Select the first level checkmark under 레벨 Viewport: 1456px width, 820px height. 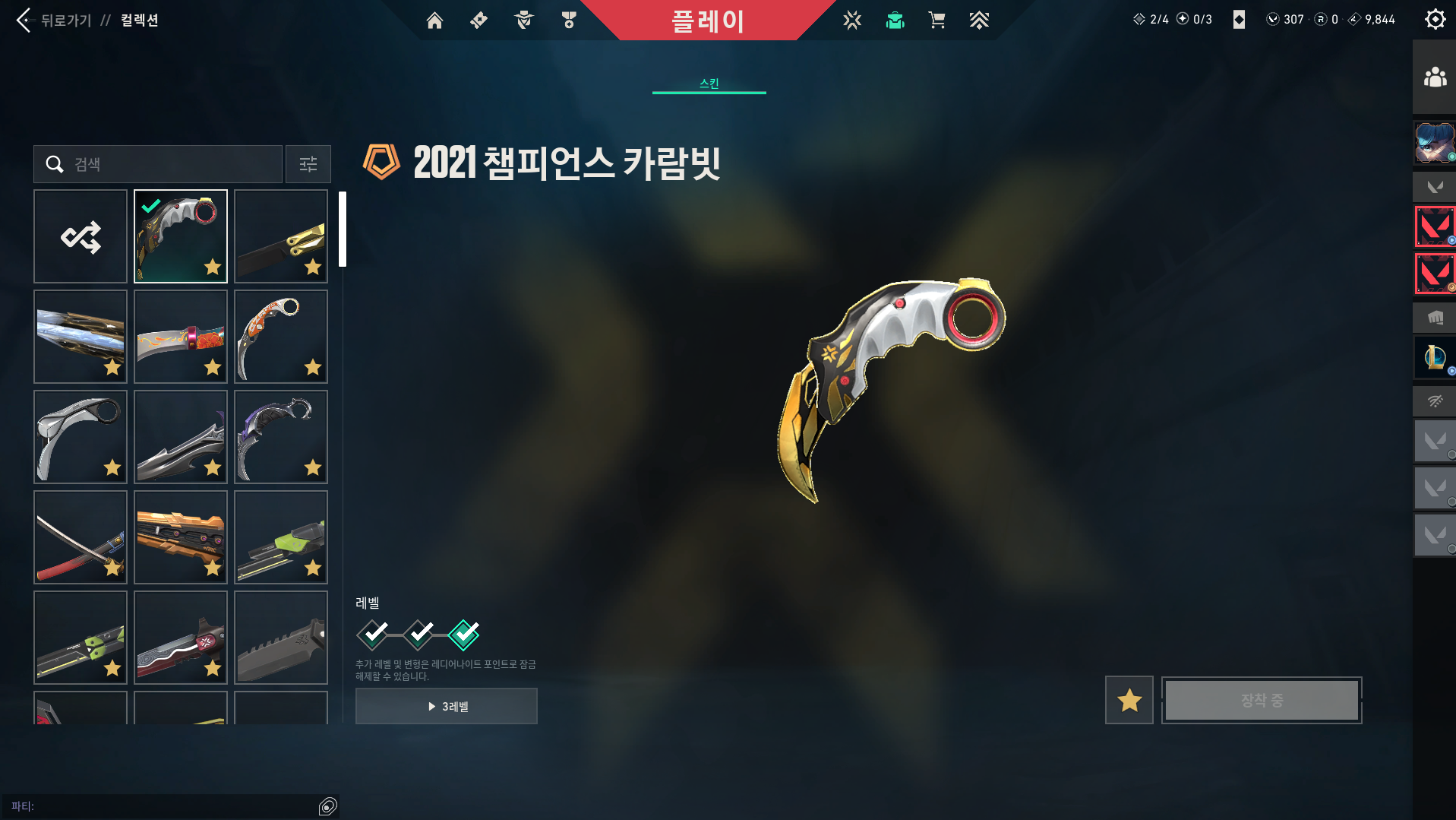[371, 635]
